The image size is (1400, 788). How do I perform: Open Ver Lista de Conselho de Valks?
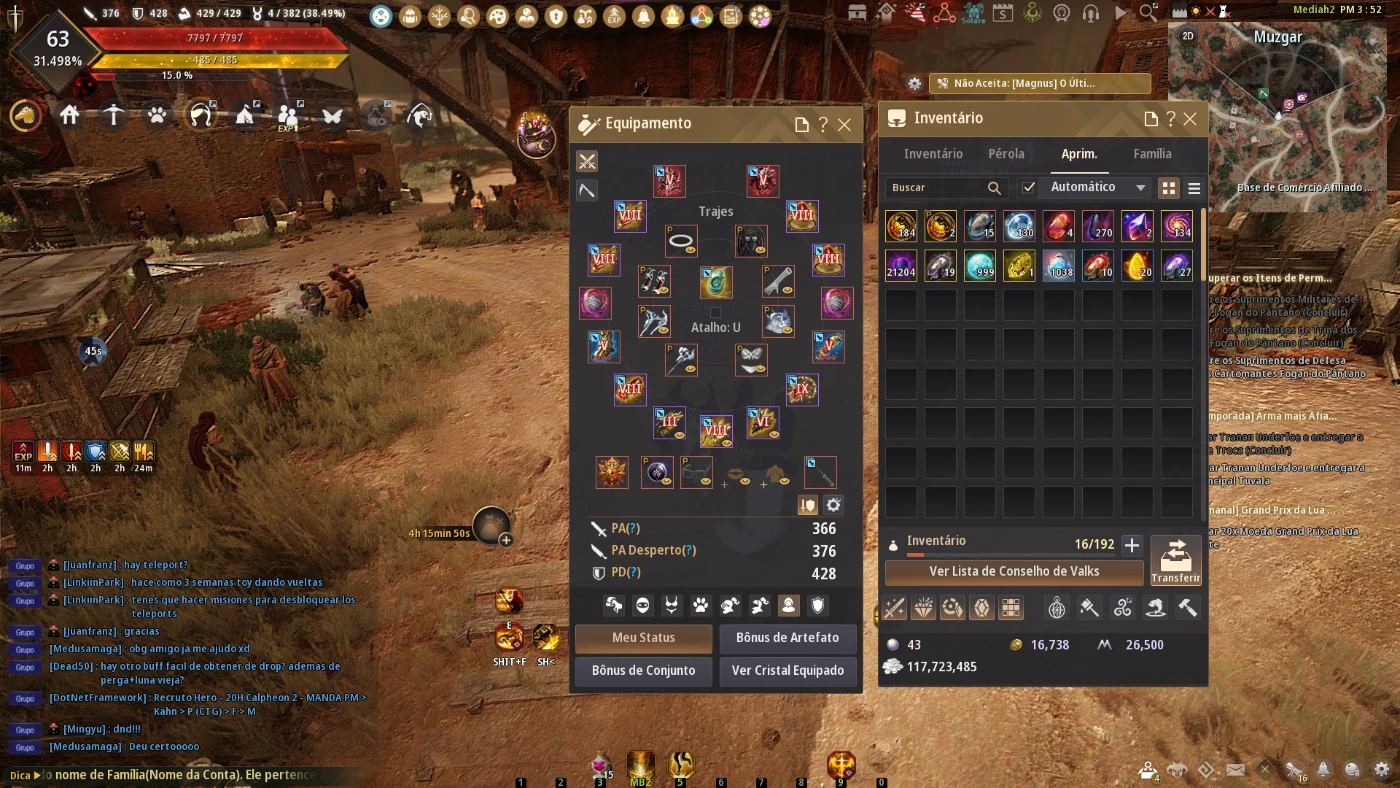[1014, 572]
